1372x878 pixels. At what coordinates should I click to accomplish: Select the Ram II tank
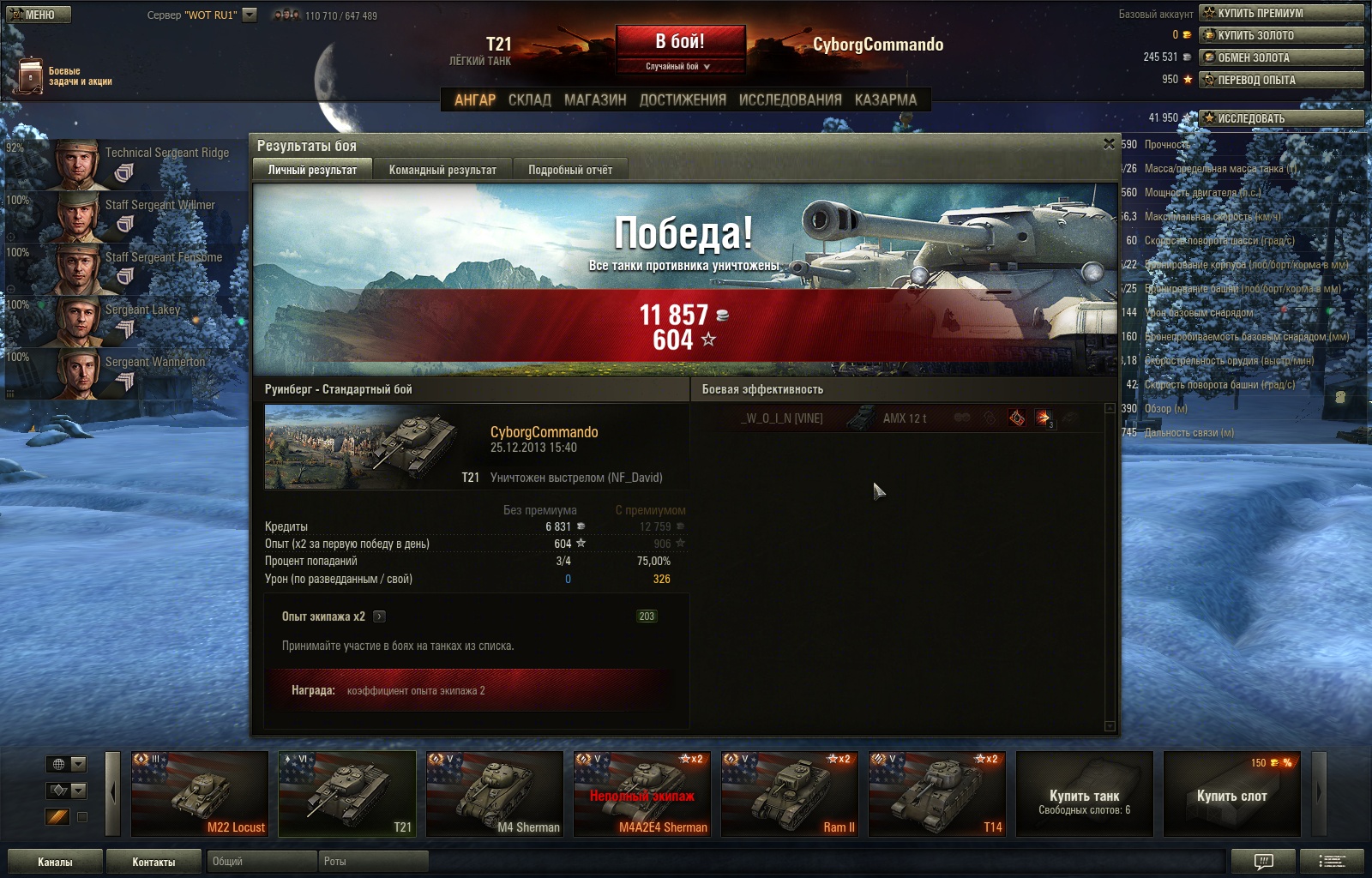[790, 794]
